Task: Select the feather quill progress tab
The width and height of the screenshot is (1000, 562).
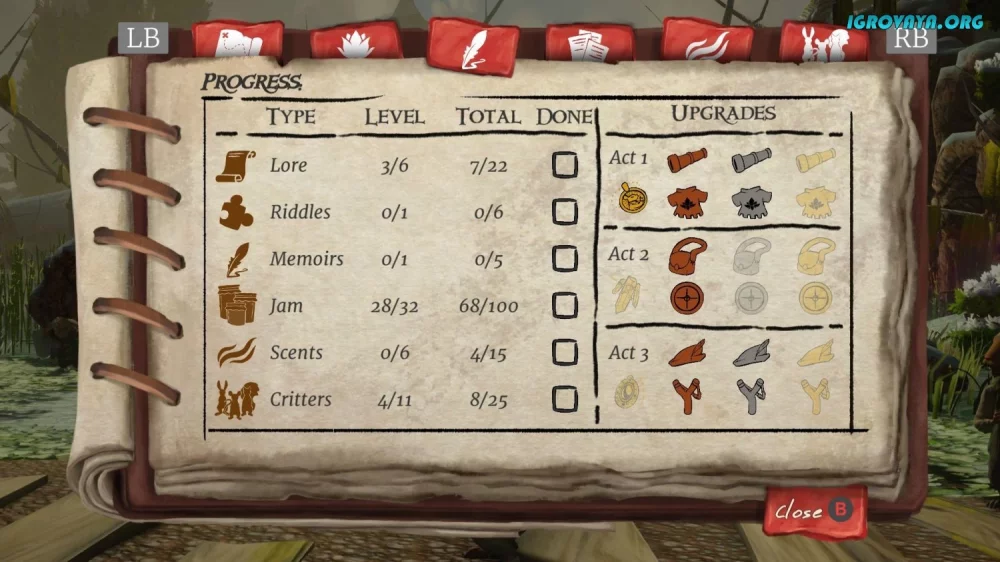Action: pyautogui.click(x=473, y=46)
